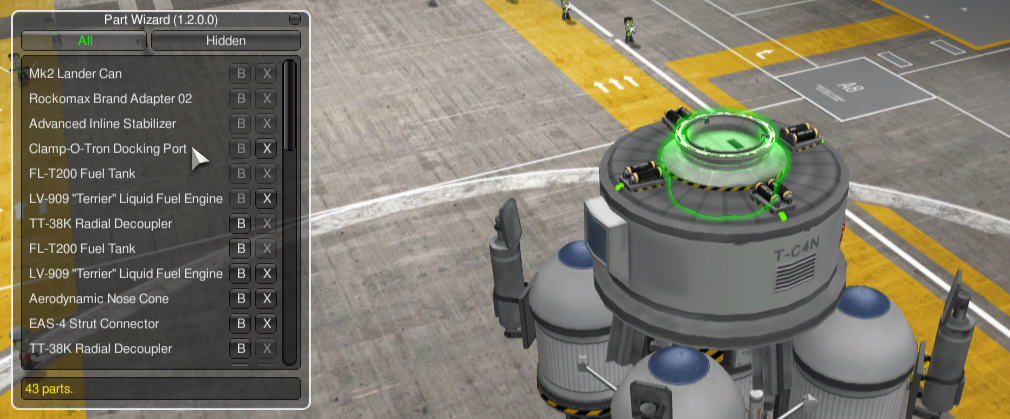Switch to the Hidden parts tab
1010x419 pixels.
[x=225, y=41]
